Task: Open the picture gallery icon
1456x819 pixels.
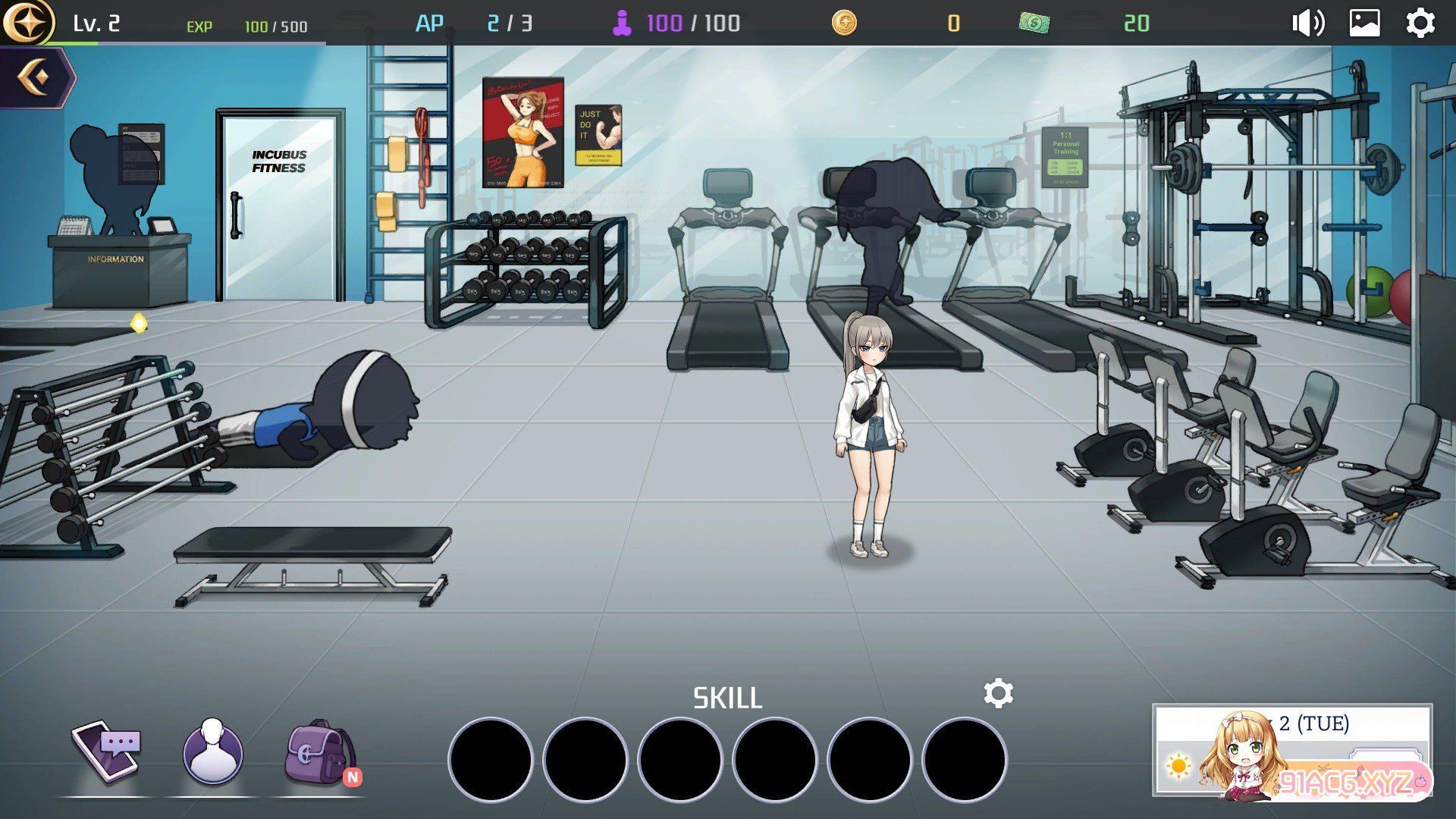Action: pyautogui.click(x=1364, y=23)
